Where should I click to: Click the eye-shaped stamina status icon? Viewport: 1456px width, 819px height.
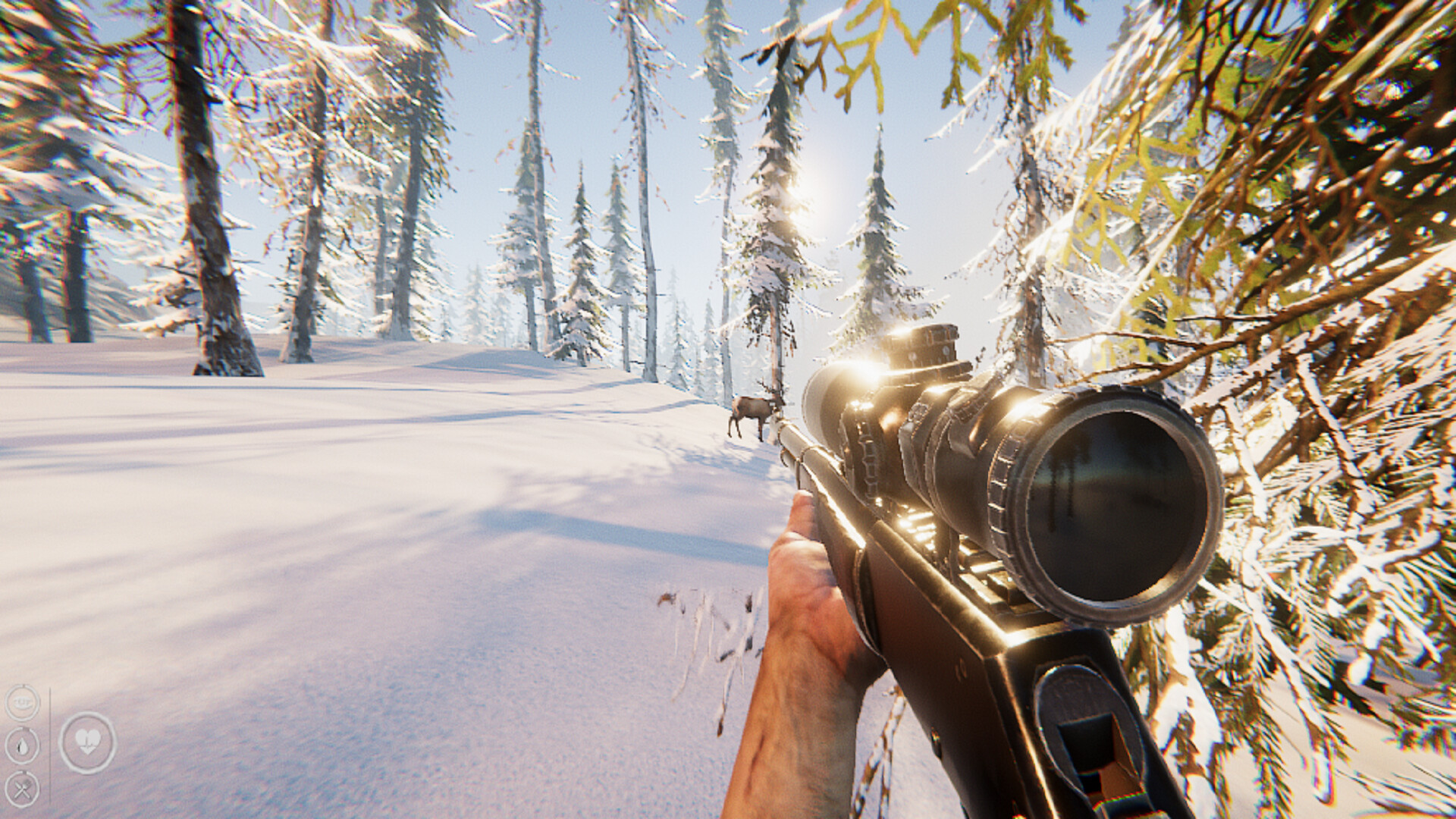21,702
